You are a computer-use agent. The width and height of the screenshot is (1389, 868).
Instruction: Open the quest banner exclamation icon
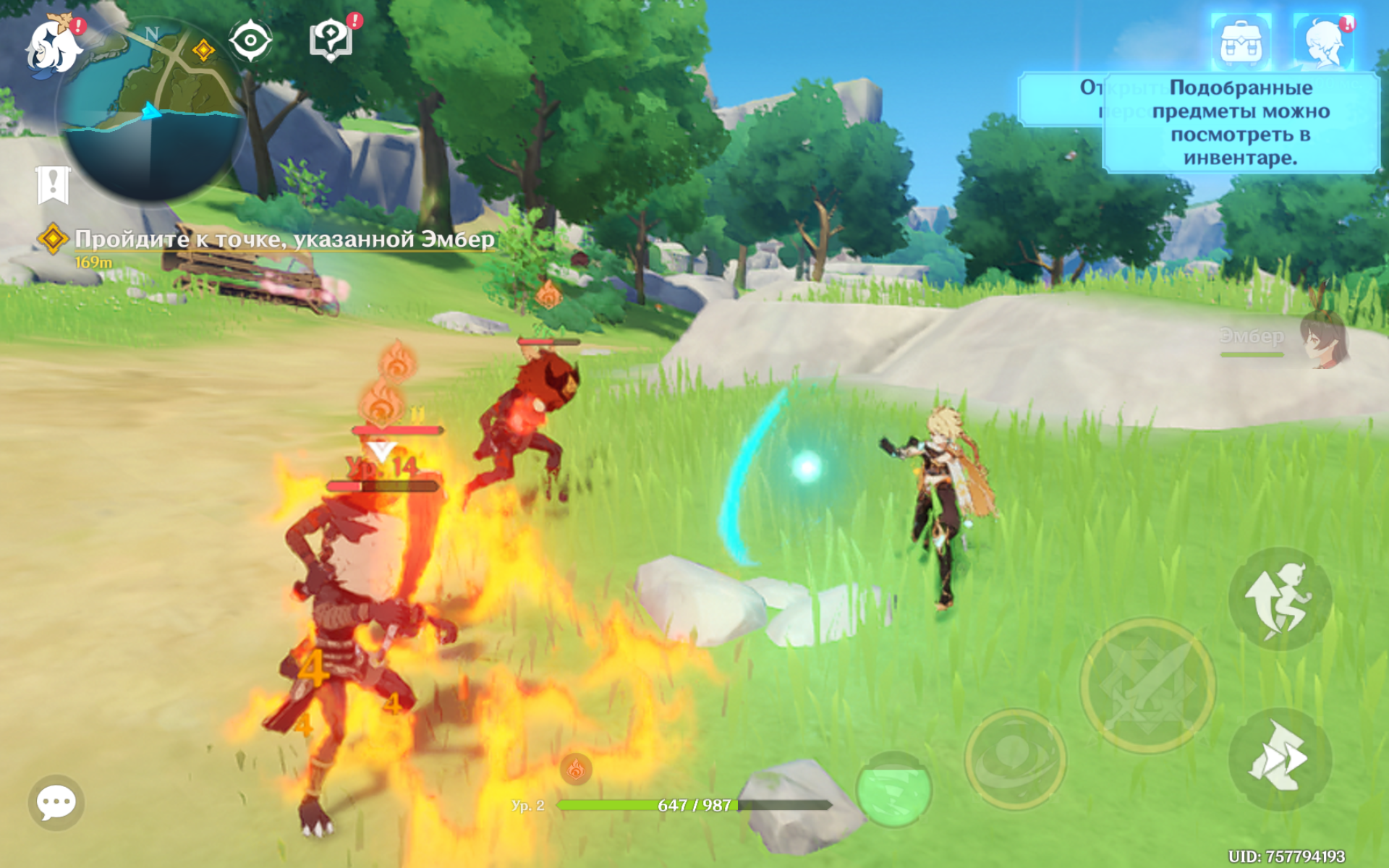pos(53,184)
